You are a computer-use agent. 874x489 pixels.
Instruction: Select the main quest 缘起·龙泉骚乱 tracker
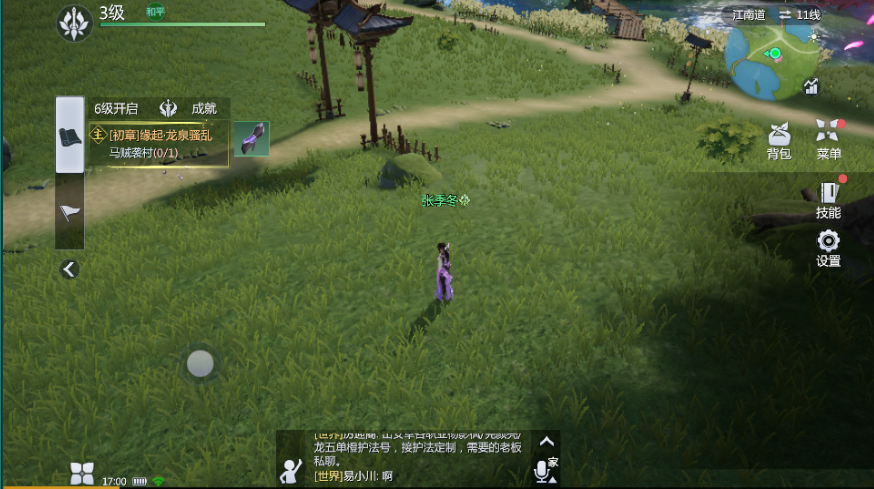pos(160,144)
